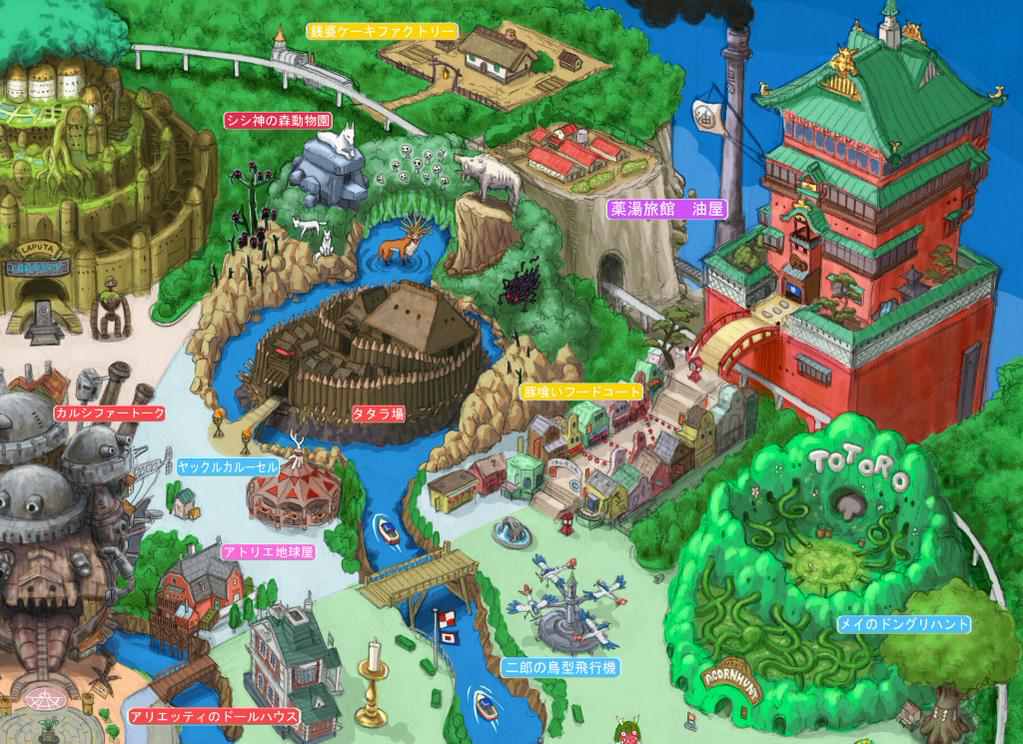Choose the メイのドングリハント label
The width and height of the screenshot is (1023, 744).
pos(905,624)
